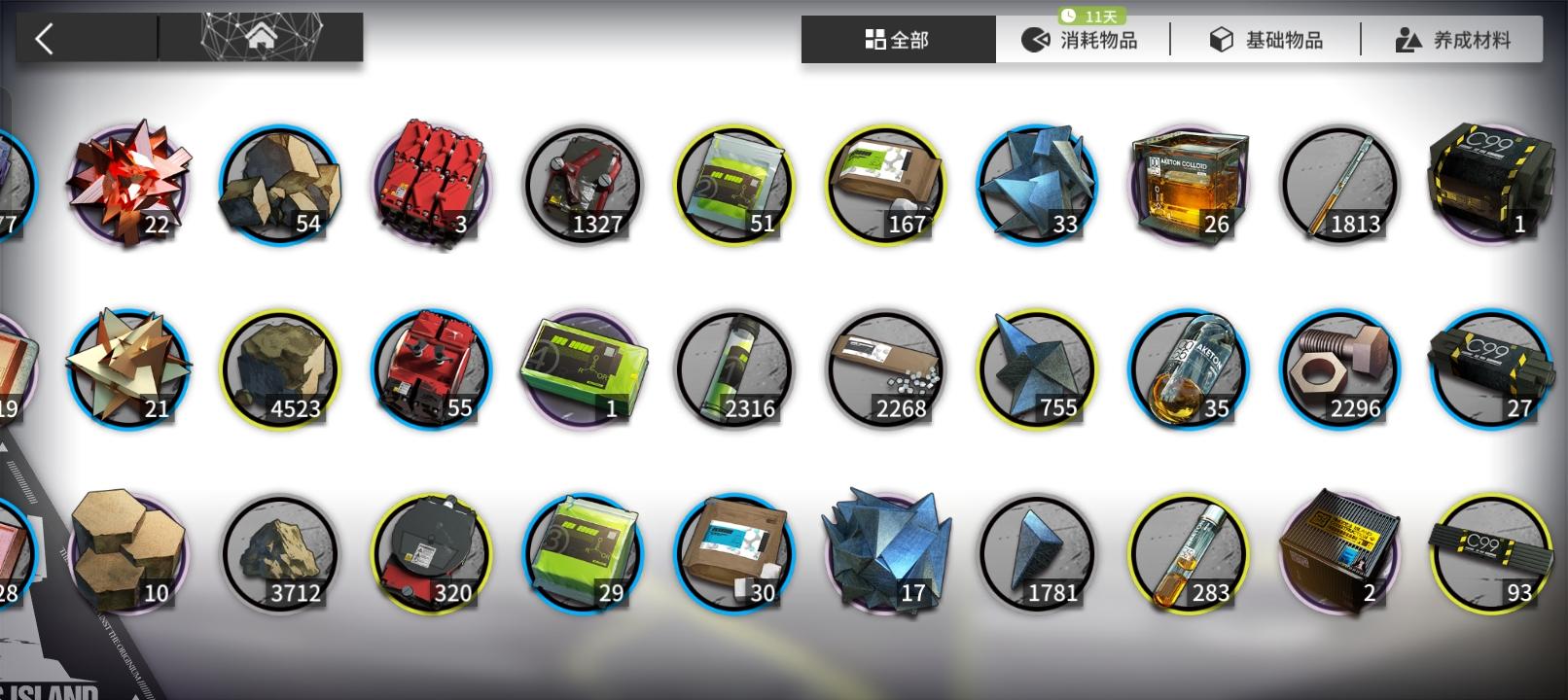The height and width of the screenshot is (700, 1568).
Task: Switch to the 全部 tab
Action: [896, 39]
